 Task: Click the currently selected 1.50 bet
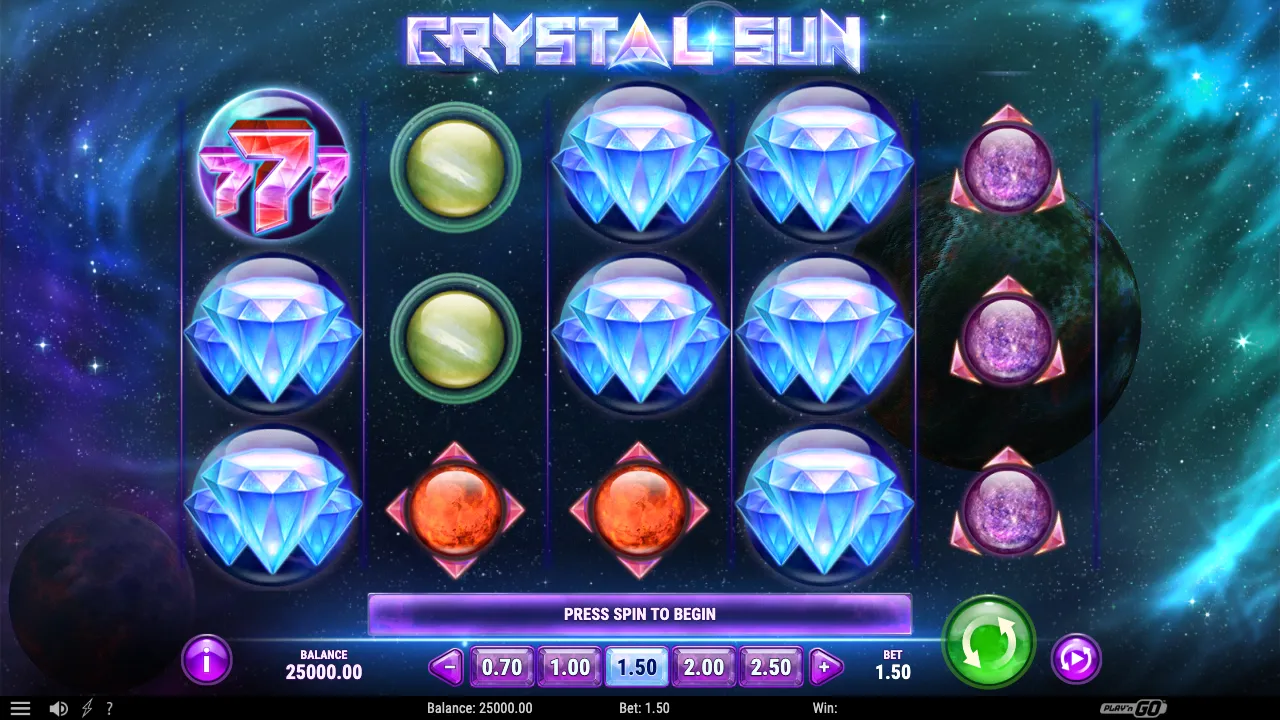coord(636,666)
